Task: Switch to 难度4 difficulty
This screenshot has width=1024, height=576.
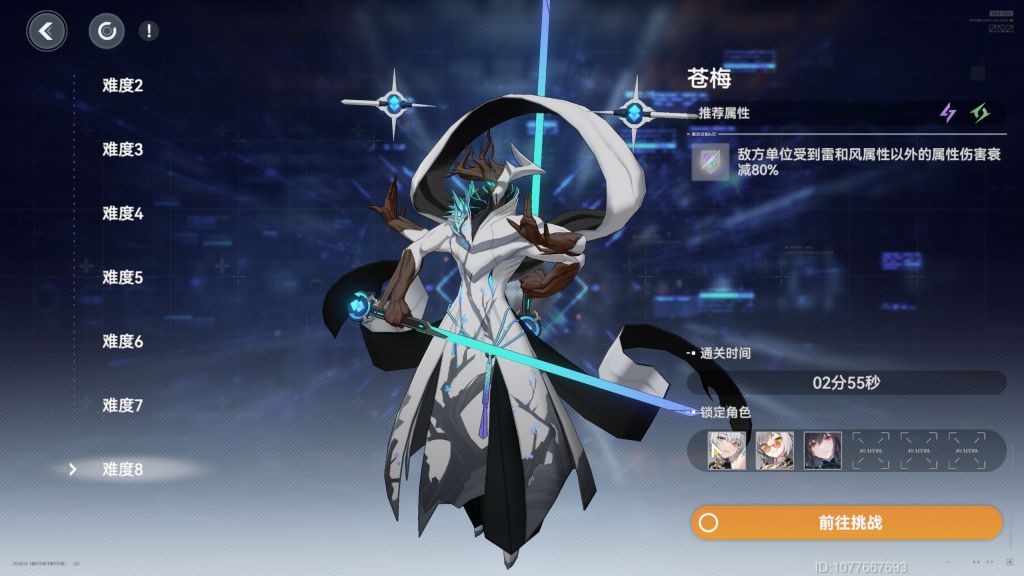Action: [123, 213]
